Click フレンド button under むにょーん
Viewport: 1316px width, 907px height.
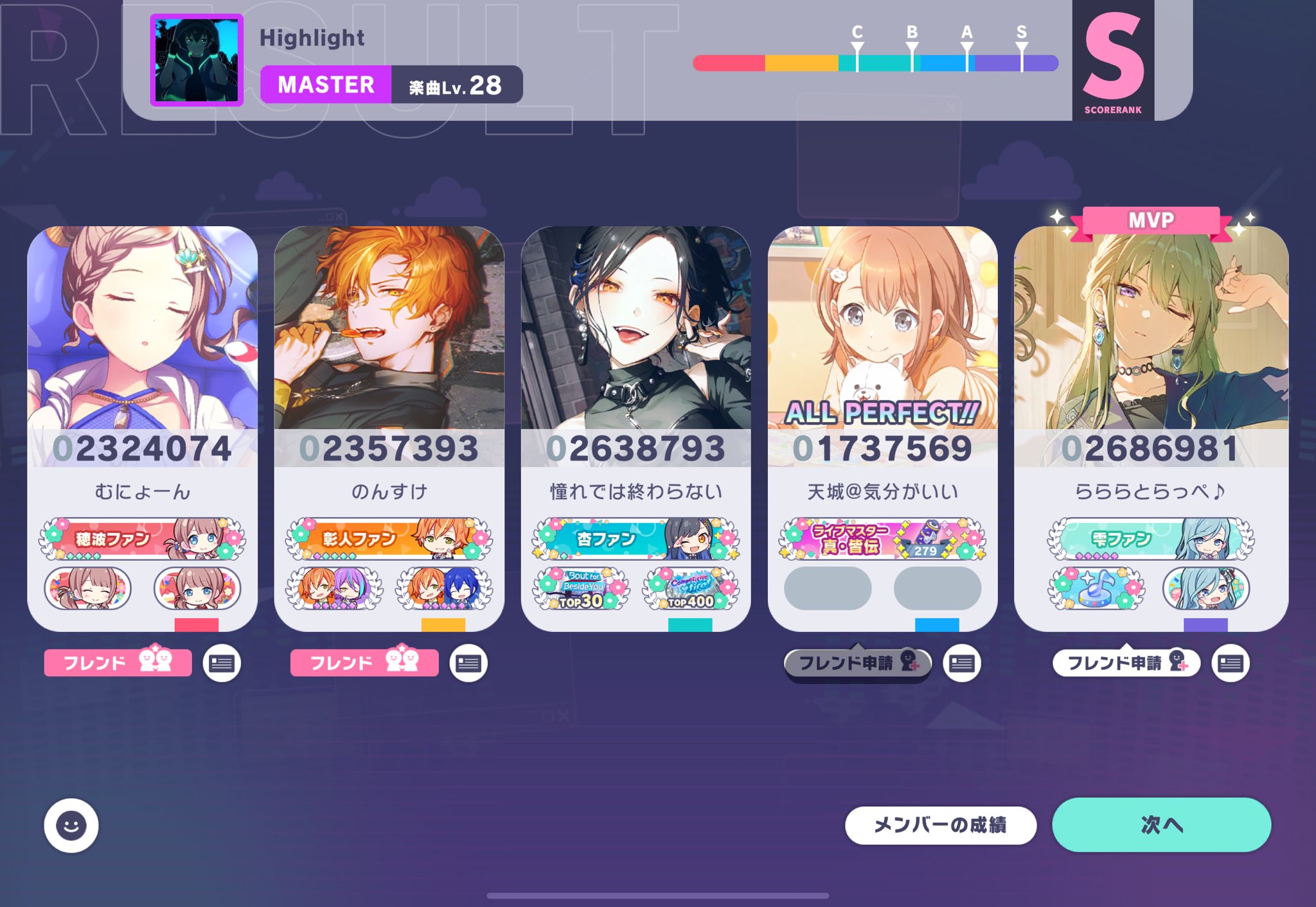[117, 663]
